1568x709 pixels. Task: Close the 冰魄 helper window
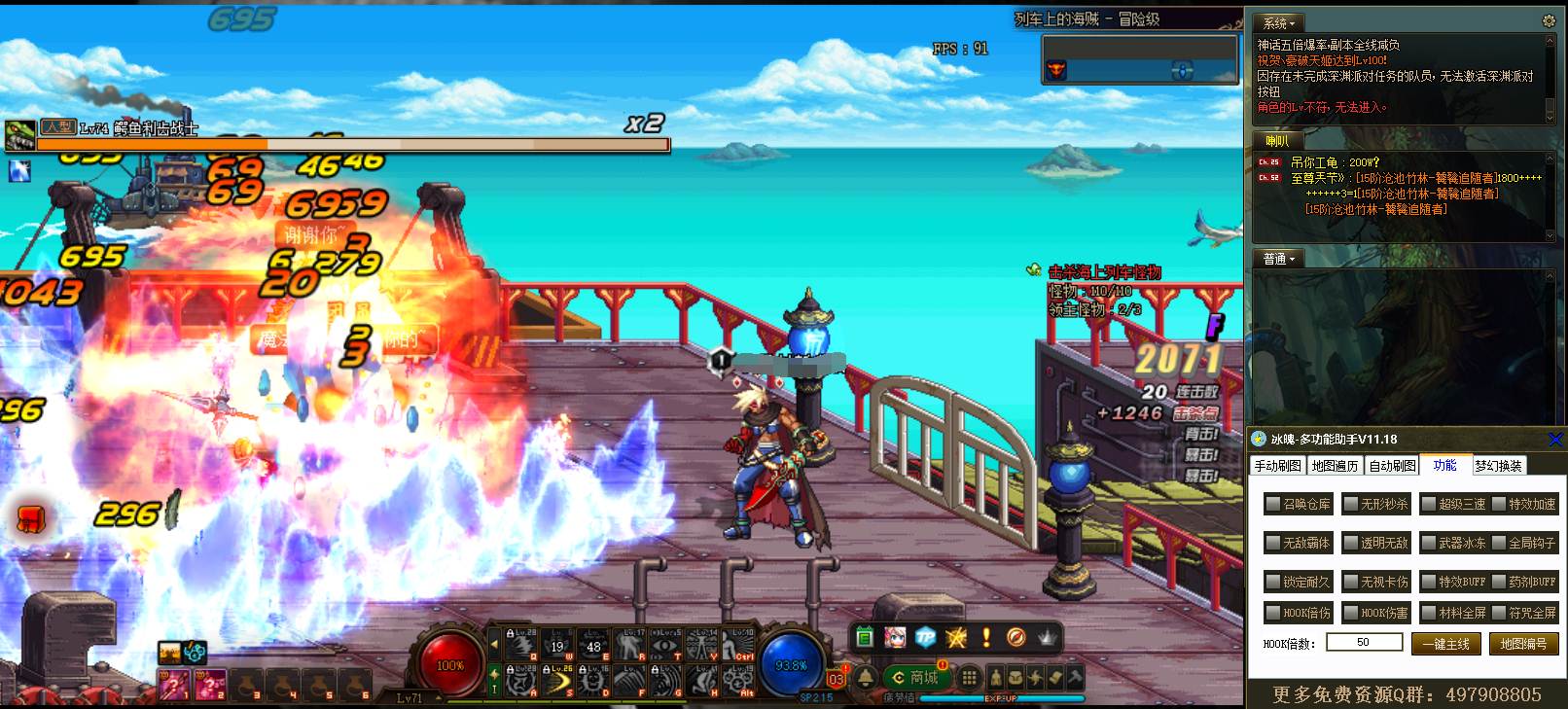pyautogui.click(x=1554, y=440)
